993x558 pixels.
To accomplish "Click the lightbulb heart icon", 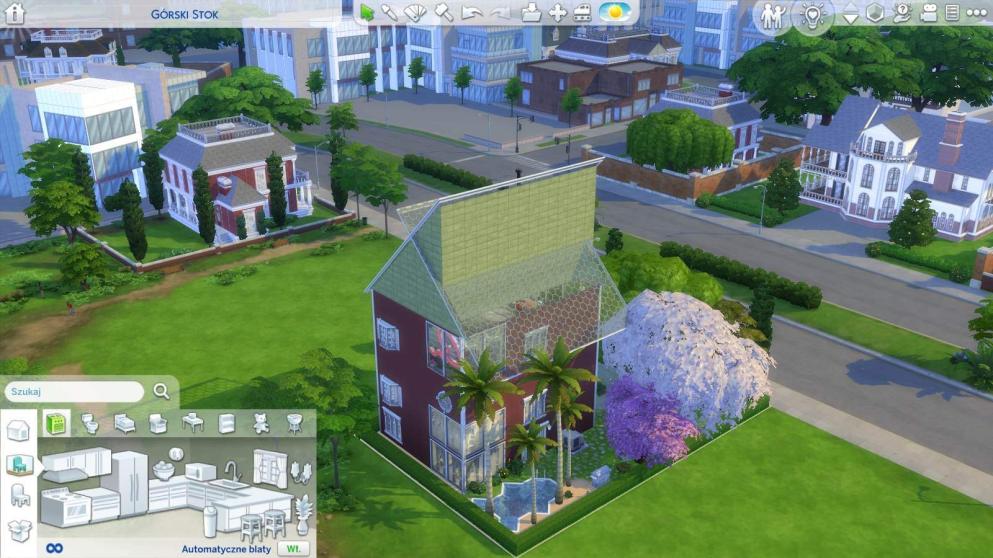I will click(x=811, y=15).
